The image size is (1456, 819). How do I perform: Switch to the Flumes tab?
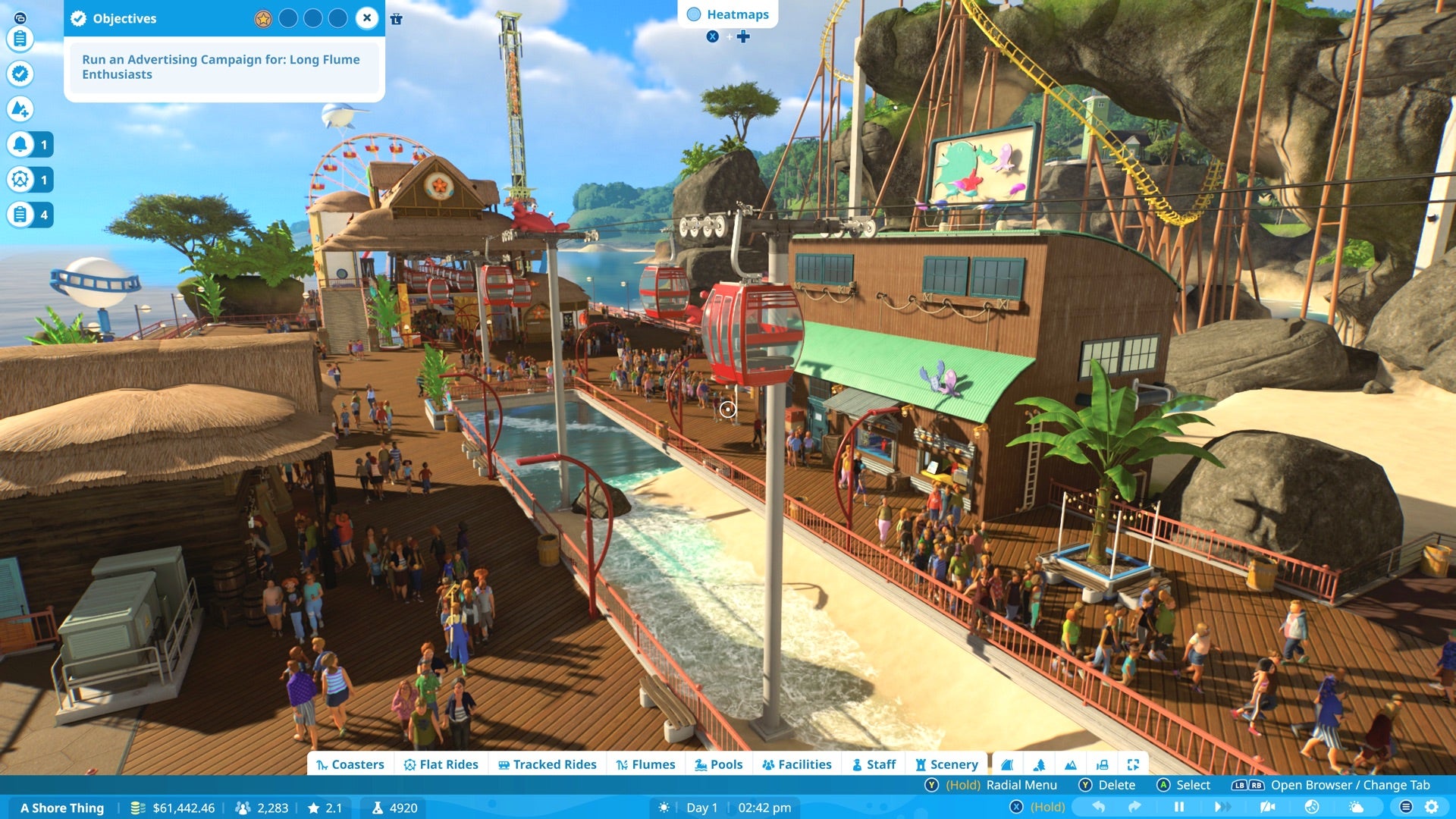648,764
